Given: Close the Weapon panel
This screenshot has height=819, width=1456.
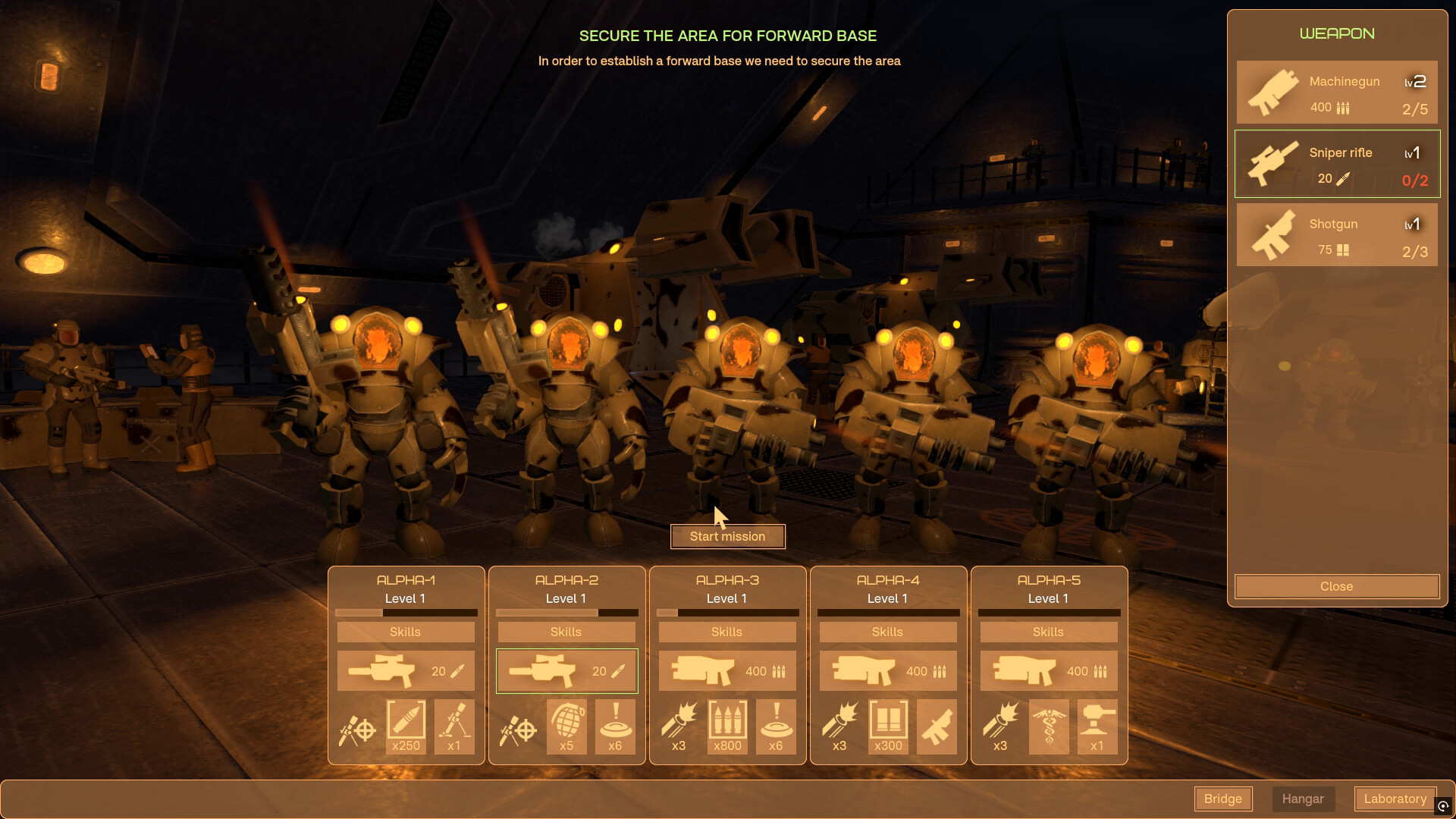Looking at the screenshot, I should tap(1336, 585).
